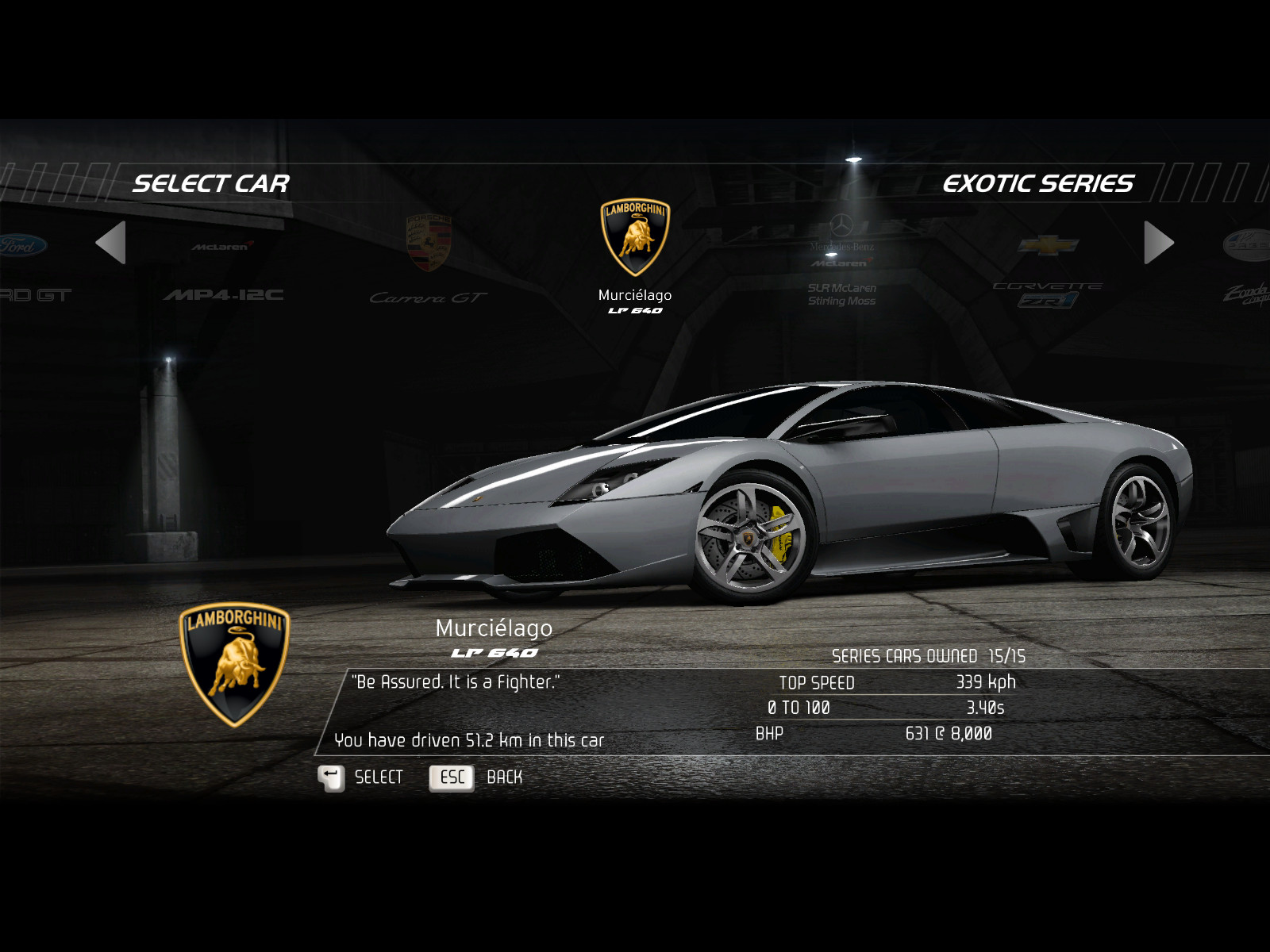Click the left arrow to browse previous car
This screenshot has width=1270, height=952.
(x=111, y=243)
